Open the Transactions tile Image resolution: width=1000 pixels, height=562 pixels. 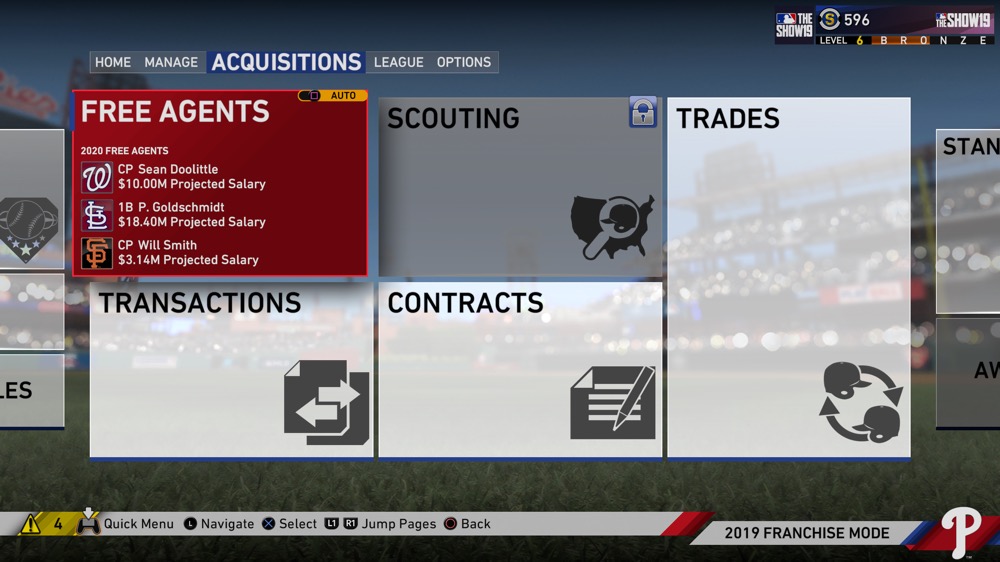click(231, 370)
